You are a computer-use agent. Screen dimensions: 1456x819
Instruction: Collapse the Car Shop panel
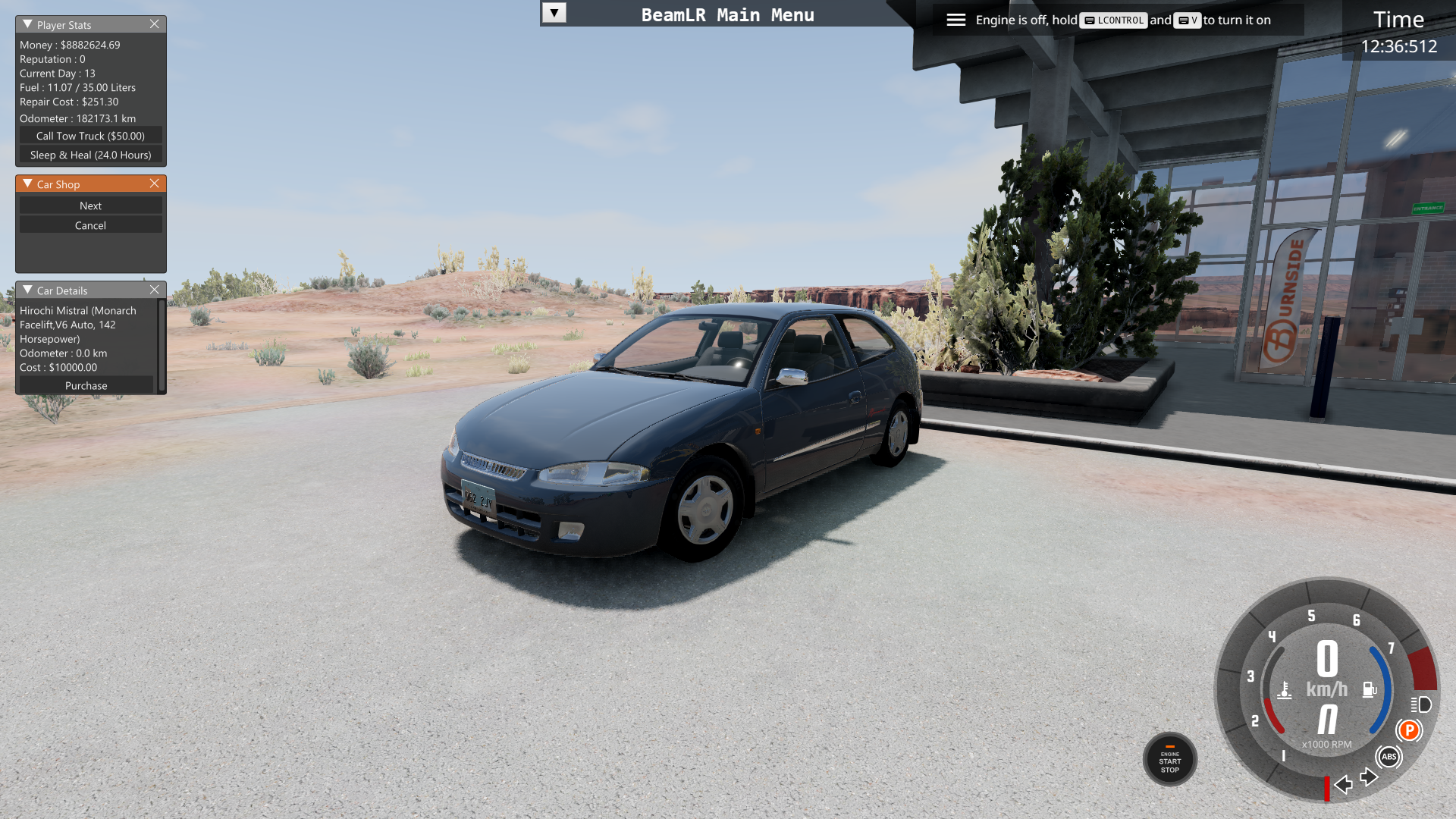pyautogui.click(x=27, y=184)
